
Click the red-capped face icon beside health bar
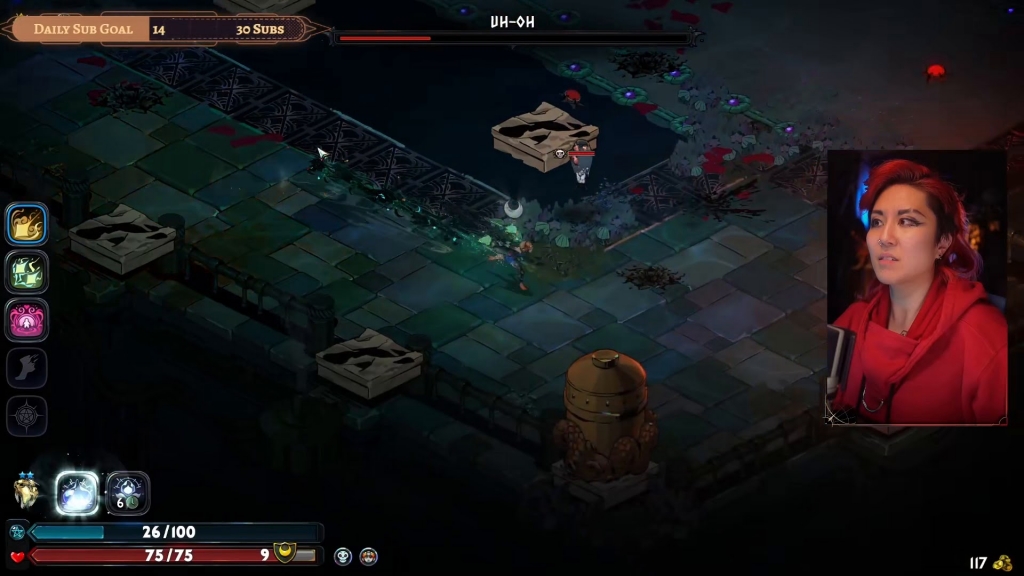[x=368, y=556]
